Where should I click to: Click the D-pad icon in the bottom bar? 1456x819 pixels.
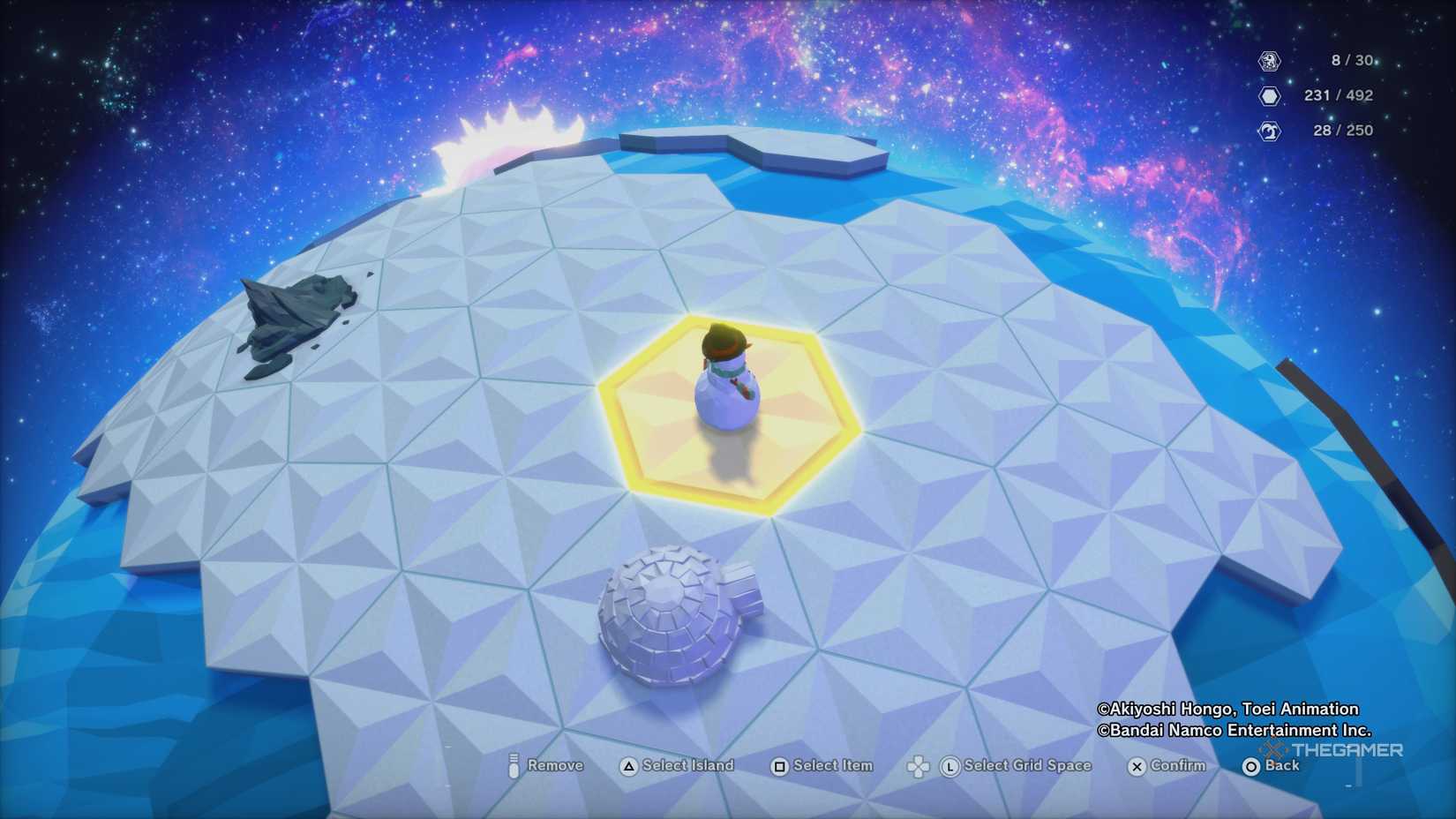[x=918, y=766]
